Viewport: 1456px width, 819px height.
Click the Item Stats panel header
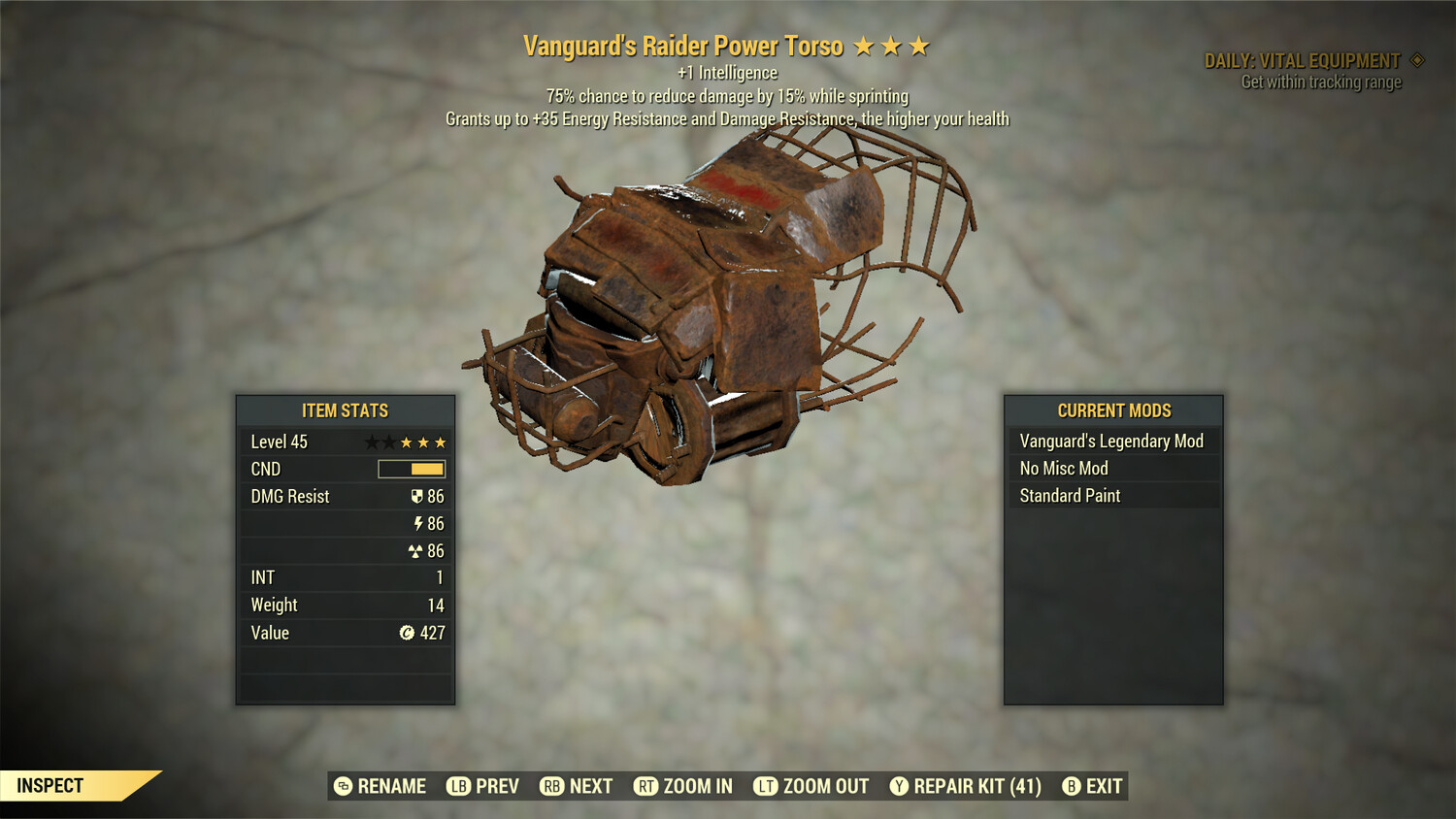point(346,409)
